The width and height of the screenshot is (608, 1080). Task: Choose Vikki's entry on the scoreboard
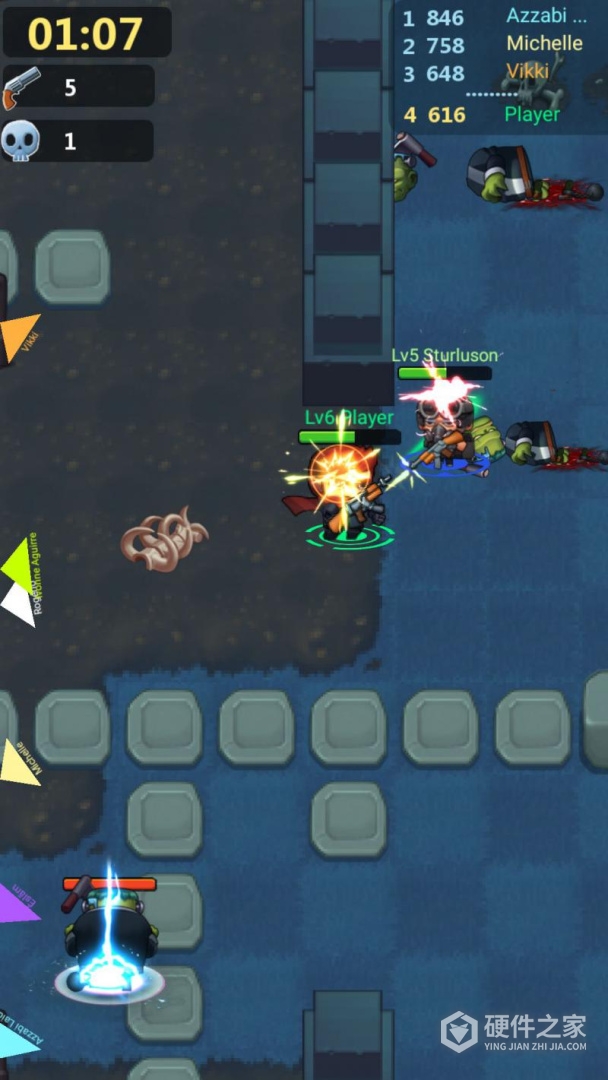click(495, 73)
